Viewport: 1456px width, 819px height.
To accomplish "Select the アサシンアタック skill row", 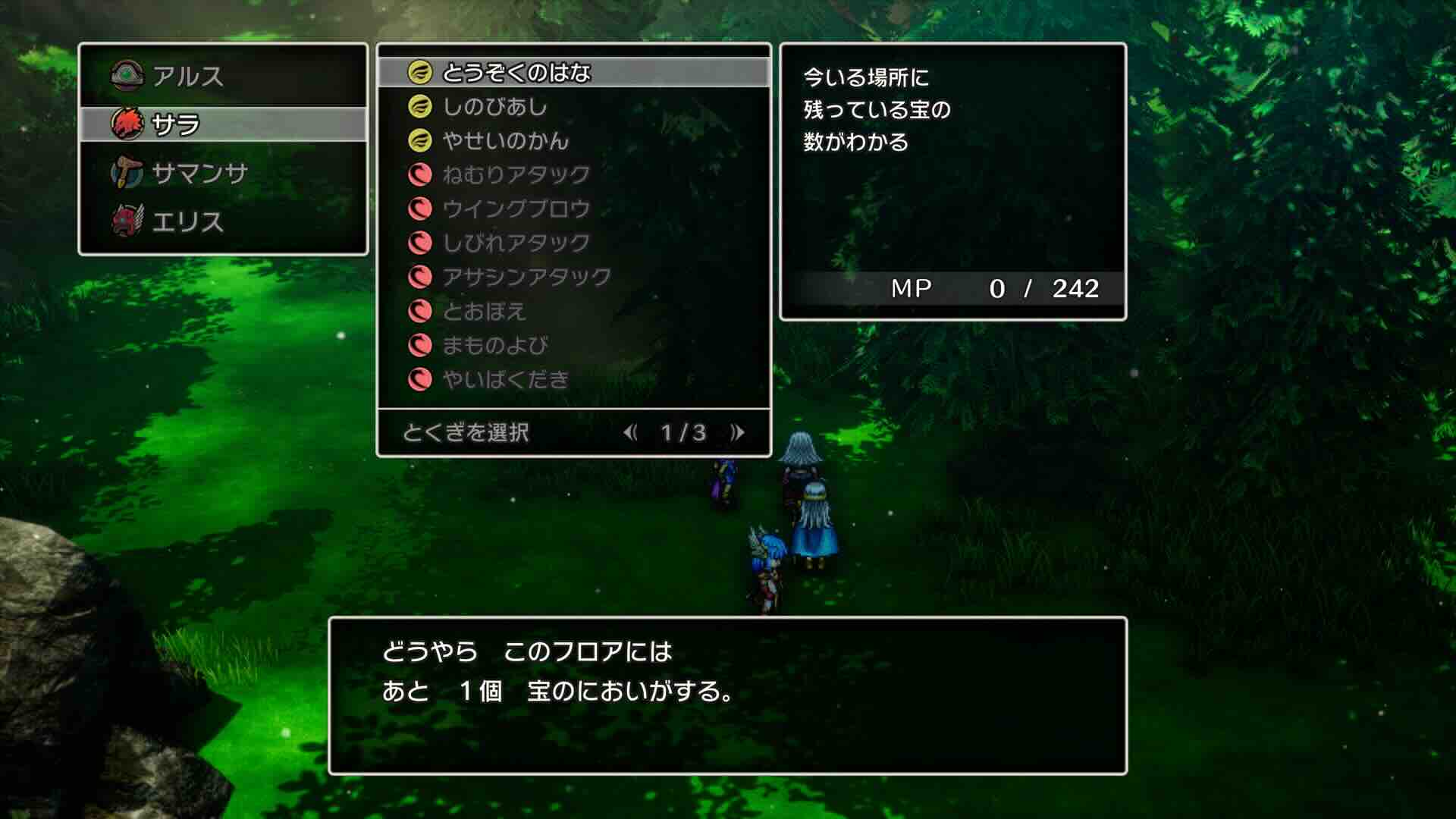I will coord(523,278).
